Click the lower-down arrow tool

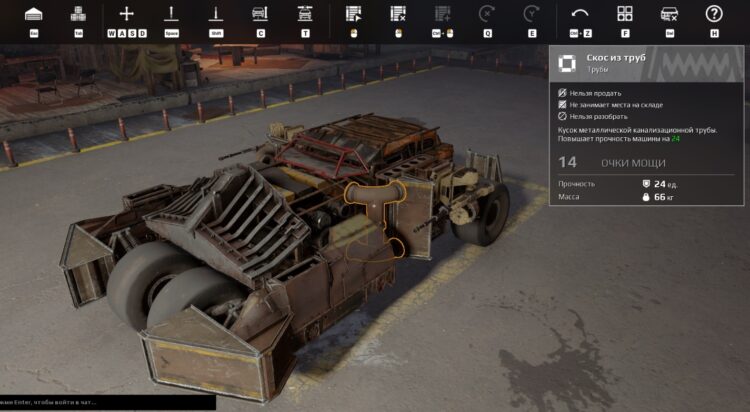coord(215,14)
